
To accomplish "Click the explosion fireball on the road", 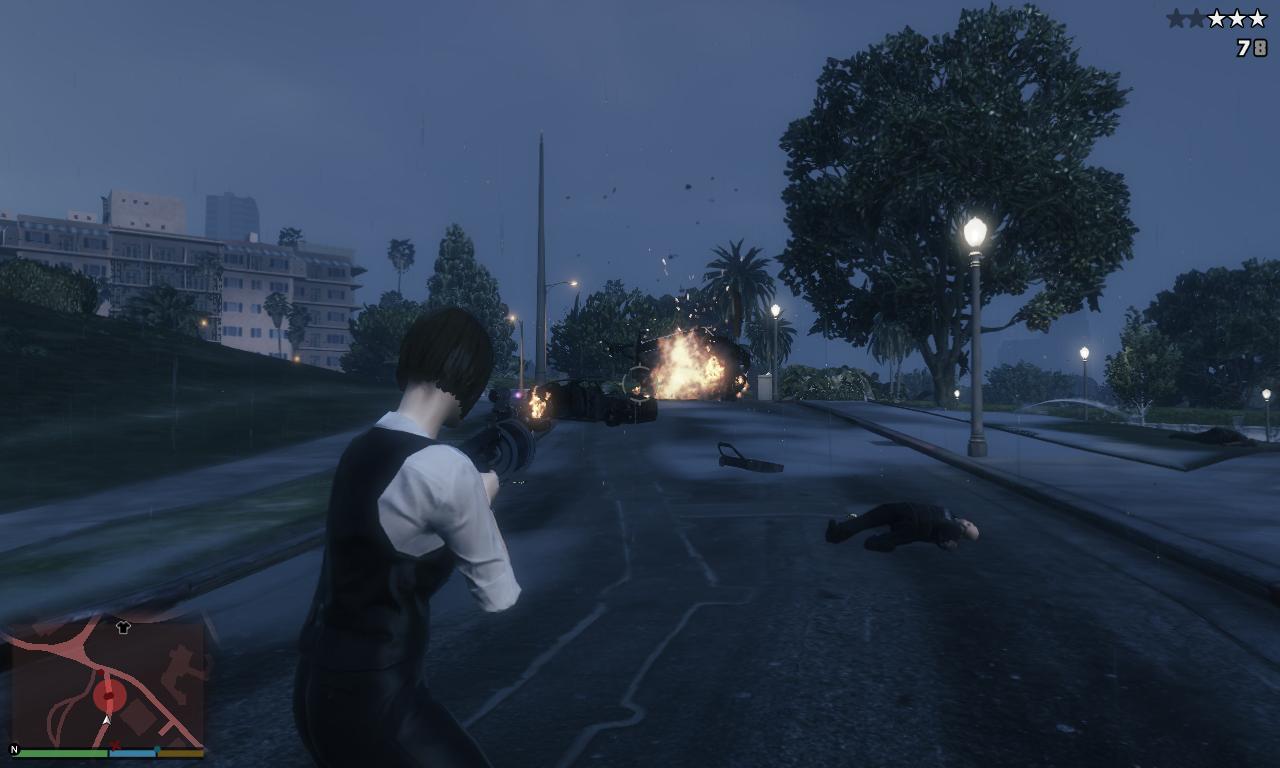I will pos(685,365).
